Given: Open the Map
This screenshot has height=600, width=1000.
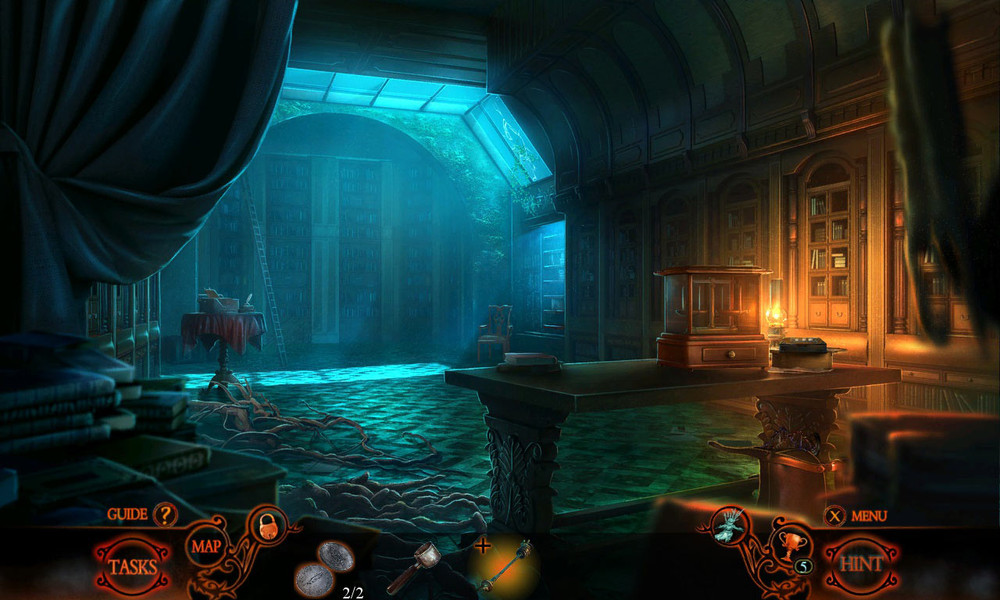Looking at the screenshot, I should click(x=205, y=546).
